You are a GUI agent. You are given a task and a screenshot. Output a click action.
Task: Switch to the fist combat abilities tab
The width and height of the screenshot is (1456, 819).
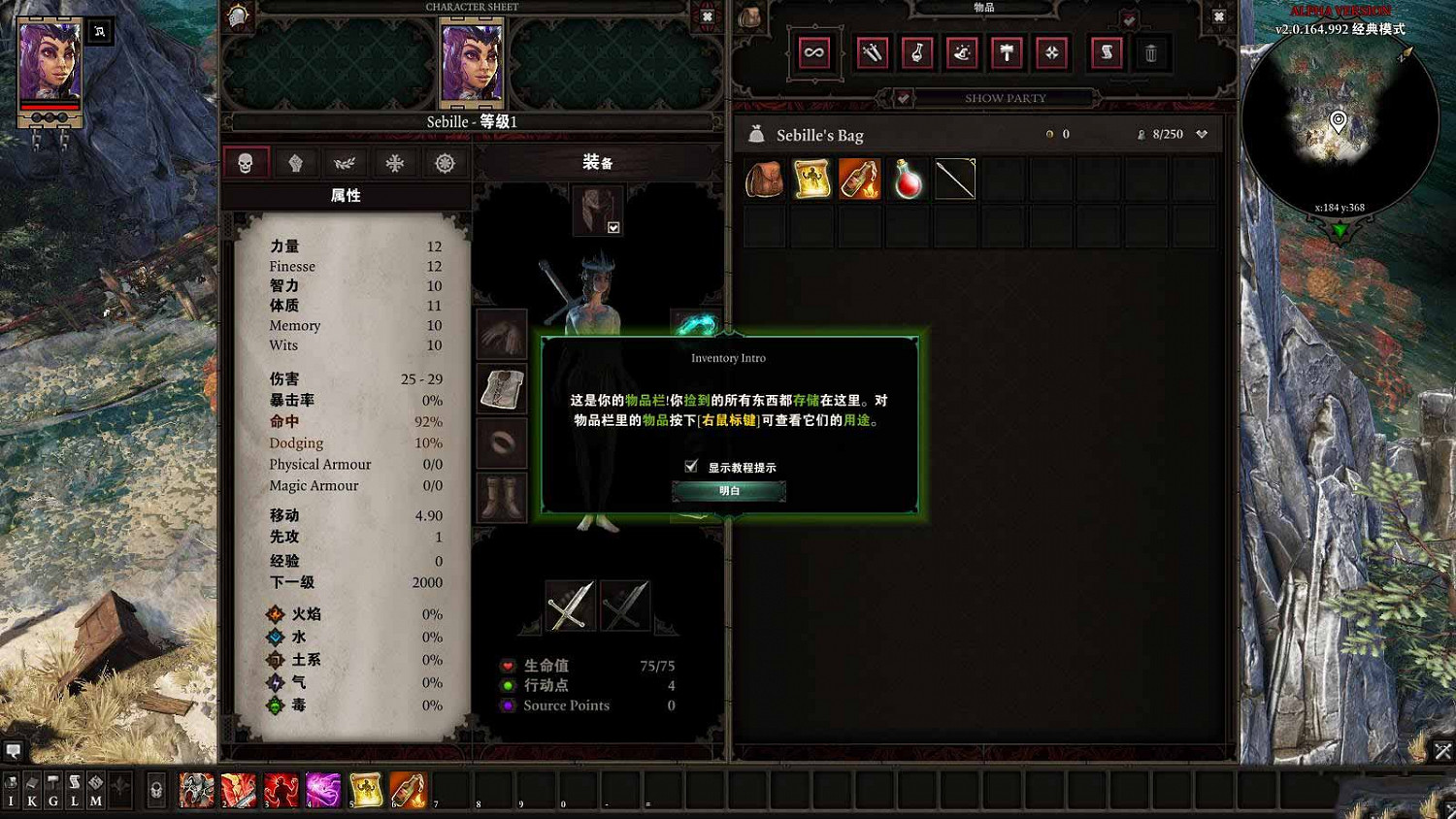pyautogui.click(x=296, y=162)
